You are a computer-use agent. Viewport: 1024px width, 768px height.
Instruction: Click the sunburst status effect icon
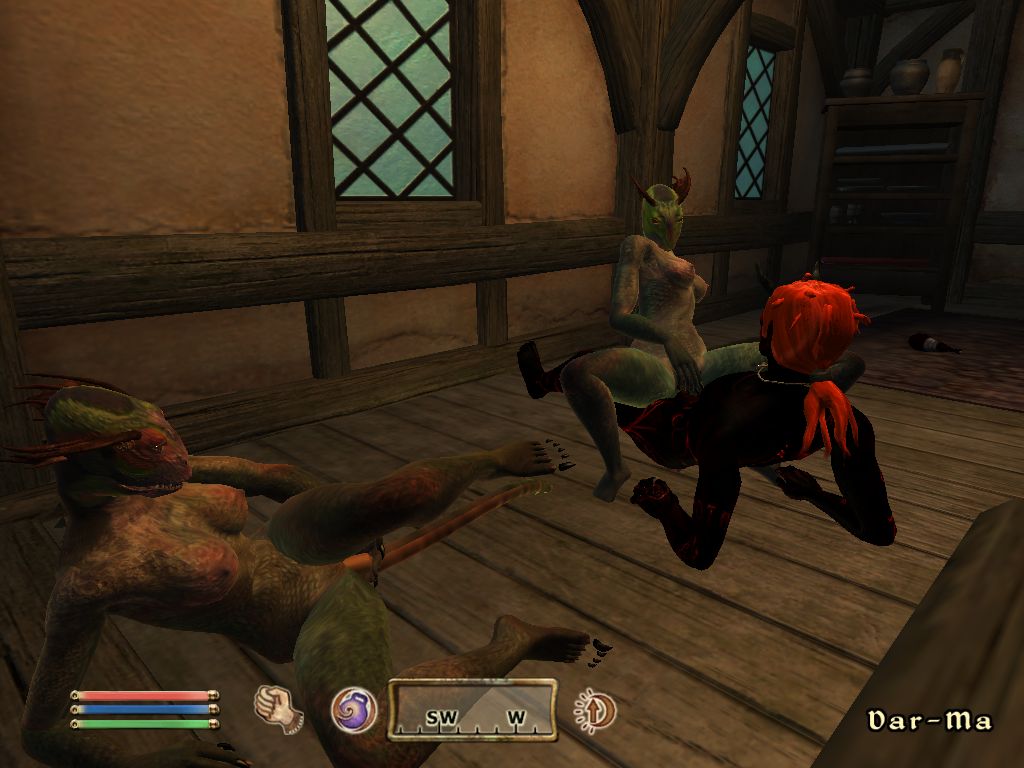tap(595, 711)
